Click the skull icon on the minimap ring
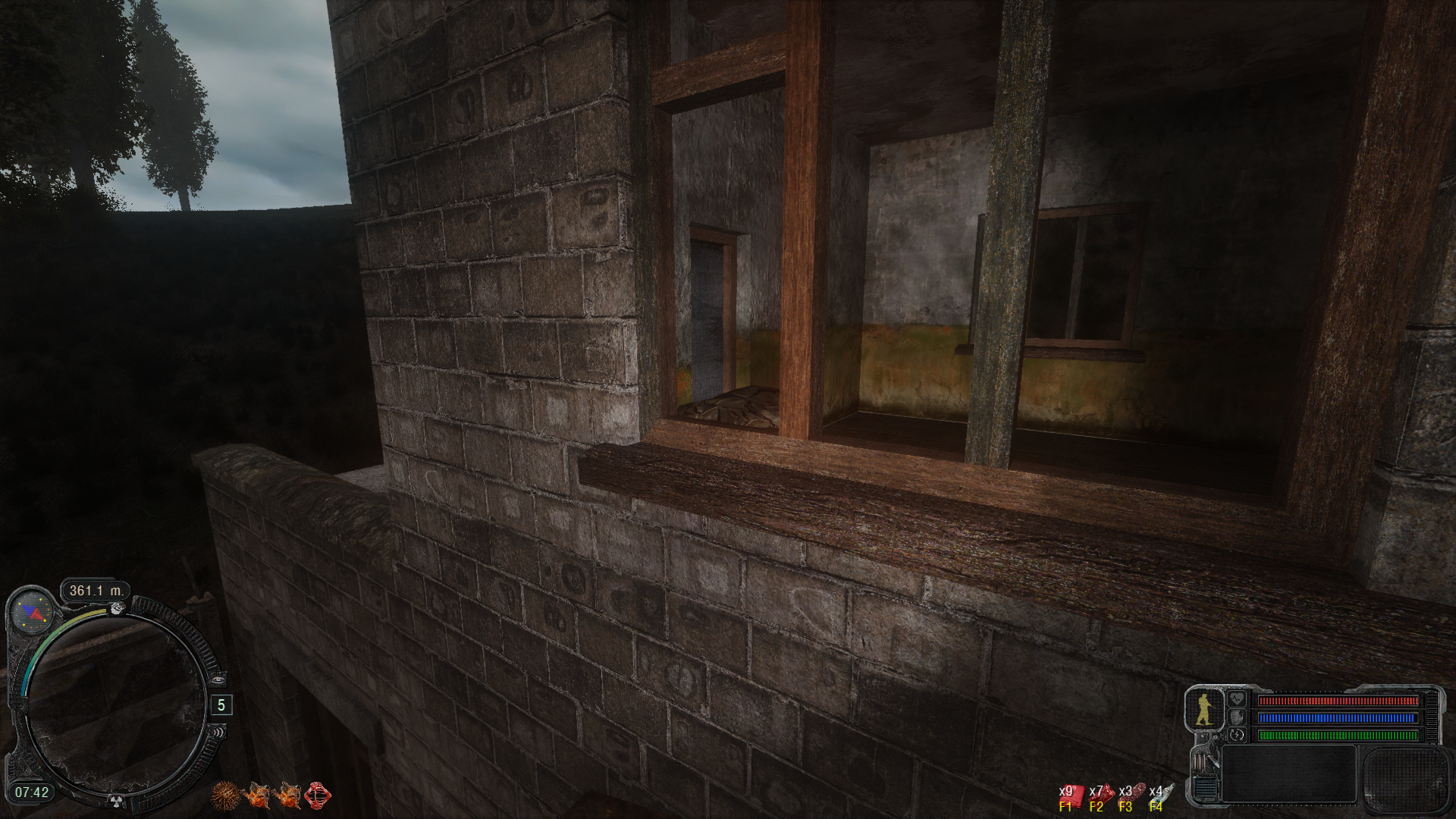The height and width of the screenshot is (819, 1456). click(116, 609)
